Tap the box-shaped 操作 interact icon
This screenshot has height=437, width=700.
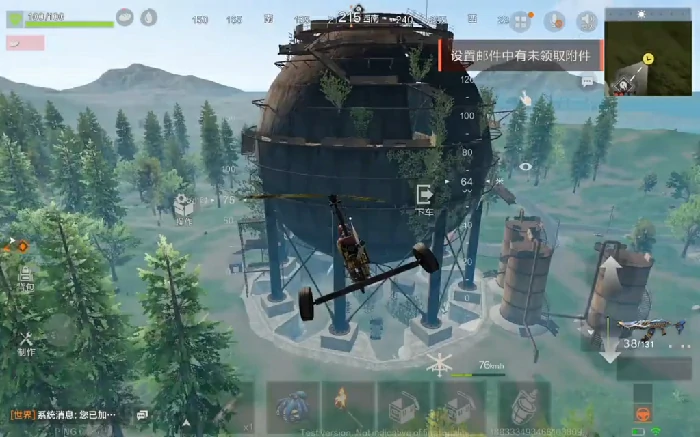pos(183,208)
